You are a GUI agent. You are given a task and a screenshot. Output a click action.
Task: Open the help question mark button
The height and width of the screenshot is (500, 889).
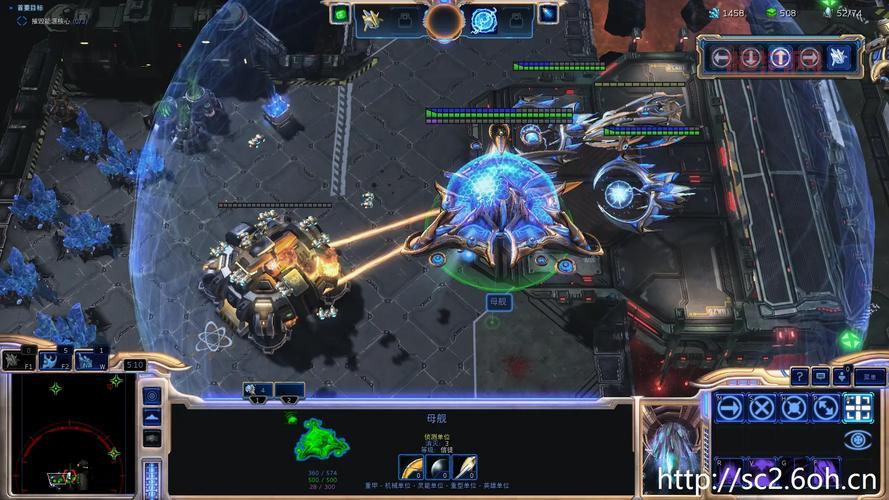(800, 376)
